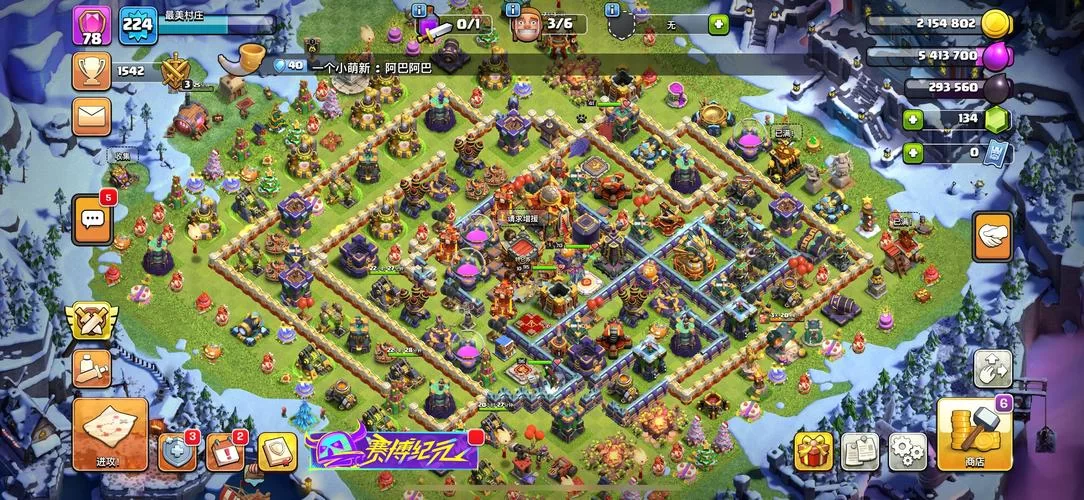The width and height of the screenshot is (1084, 500).
Task: Tap the trophy league button
Action: tap(92, 71)
